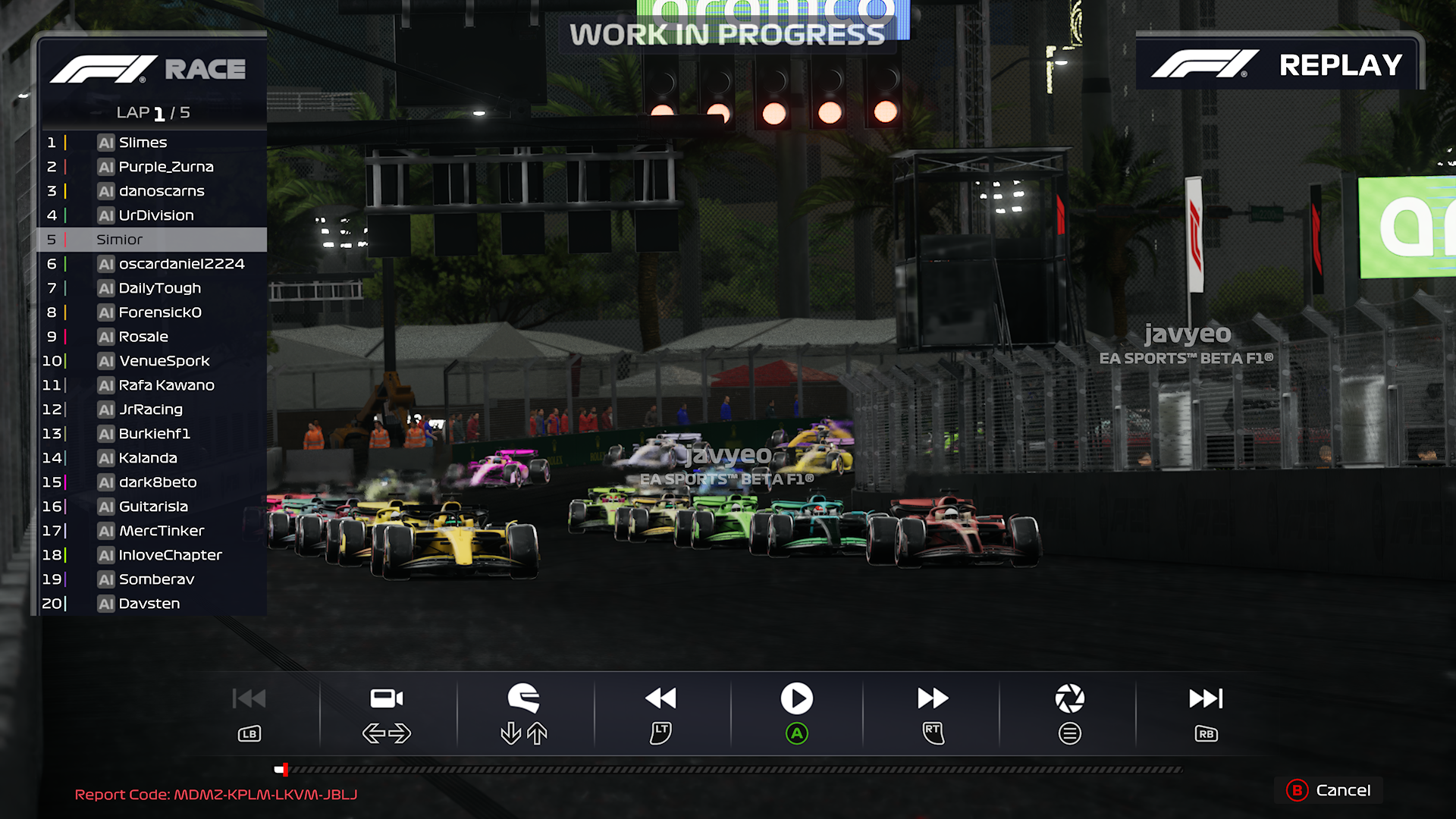Viewport: 1456px width, 819px height.
Task: Change the replay camera view
Action: click(x=387, y=698)
